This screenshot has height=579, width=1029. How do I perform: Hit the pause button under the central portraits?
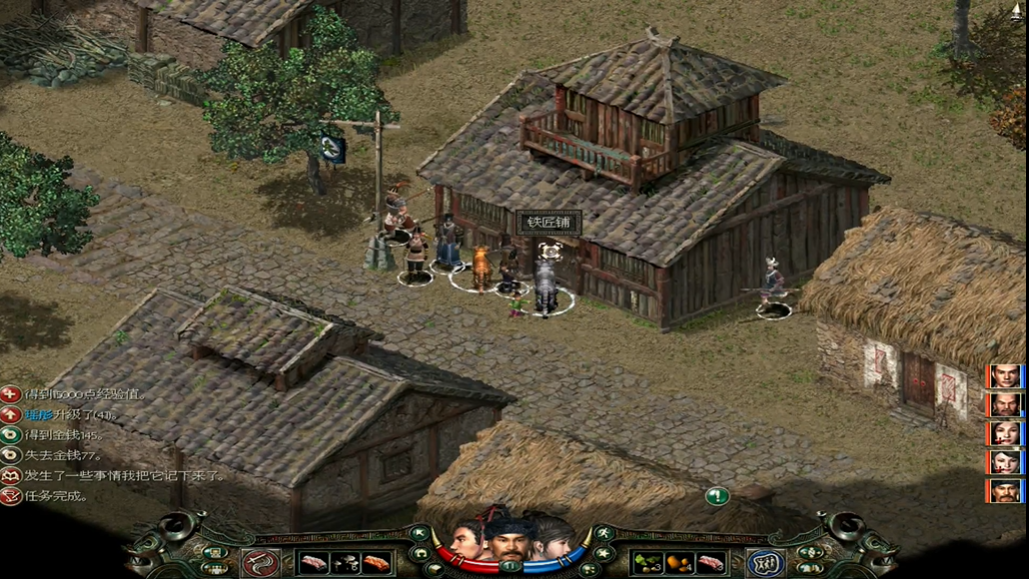point(512,566)
